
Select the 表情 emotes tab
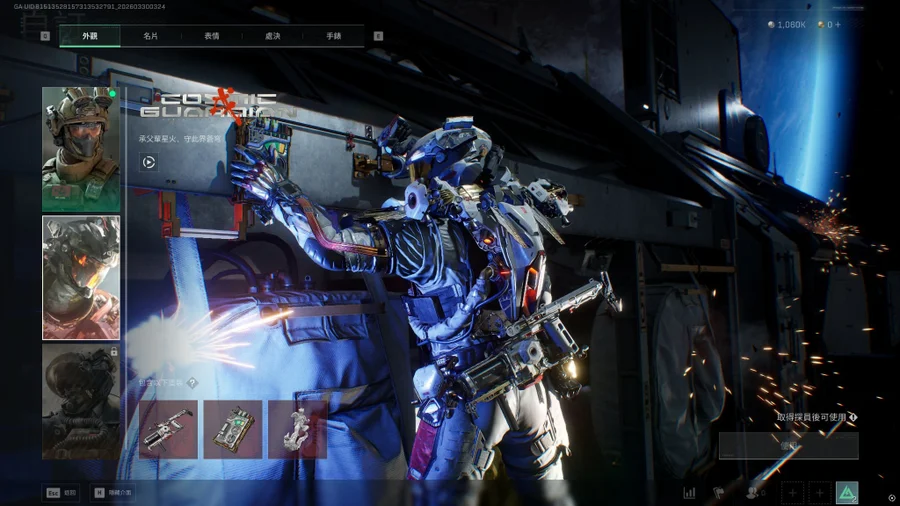212,36
